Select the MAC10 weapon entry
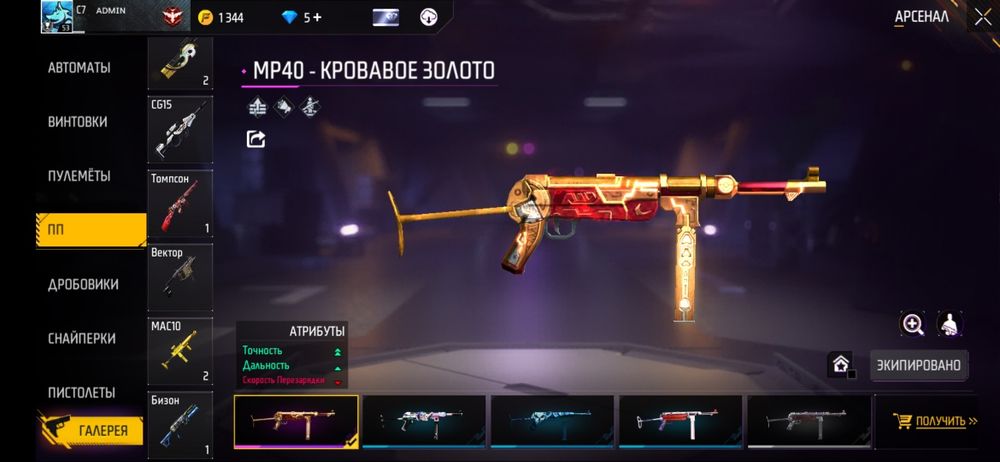The height and width of the screenshot is (462, 1000). tap(180, 351)
